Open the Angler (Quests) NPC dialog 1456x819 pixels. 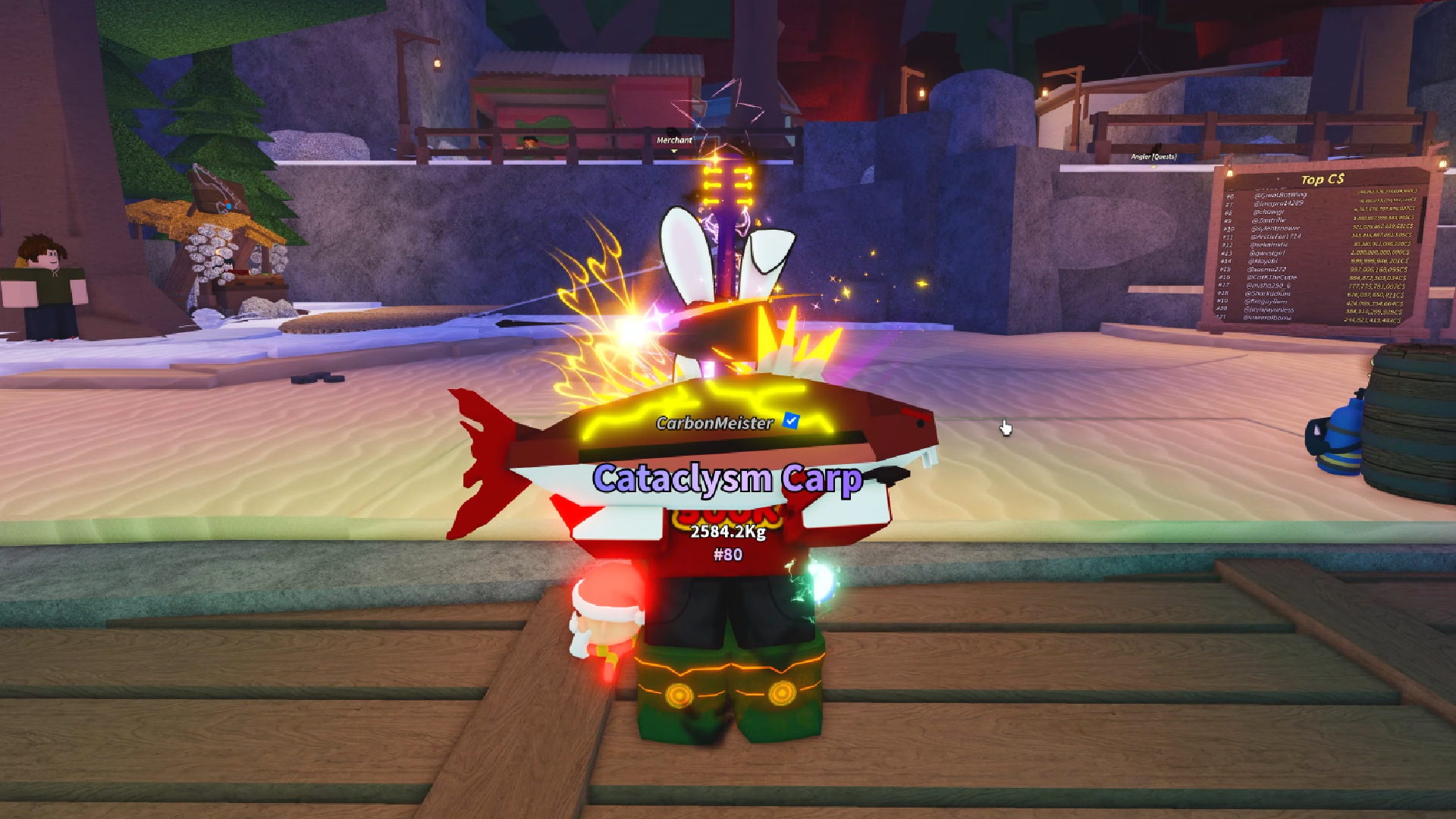pyautogui.click(x=1153, y=155)
